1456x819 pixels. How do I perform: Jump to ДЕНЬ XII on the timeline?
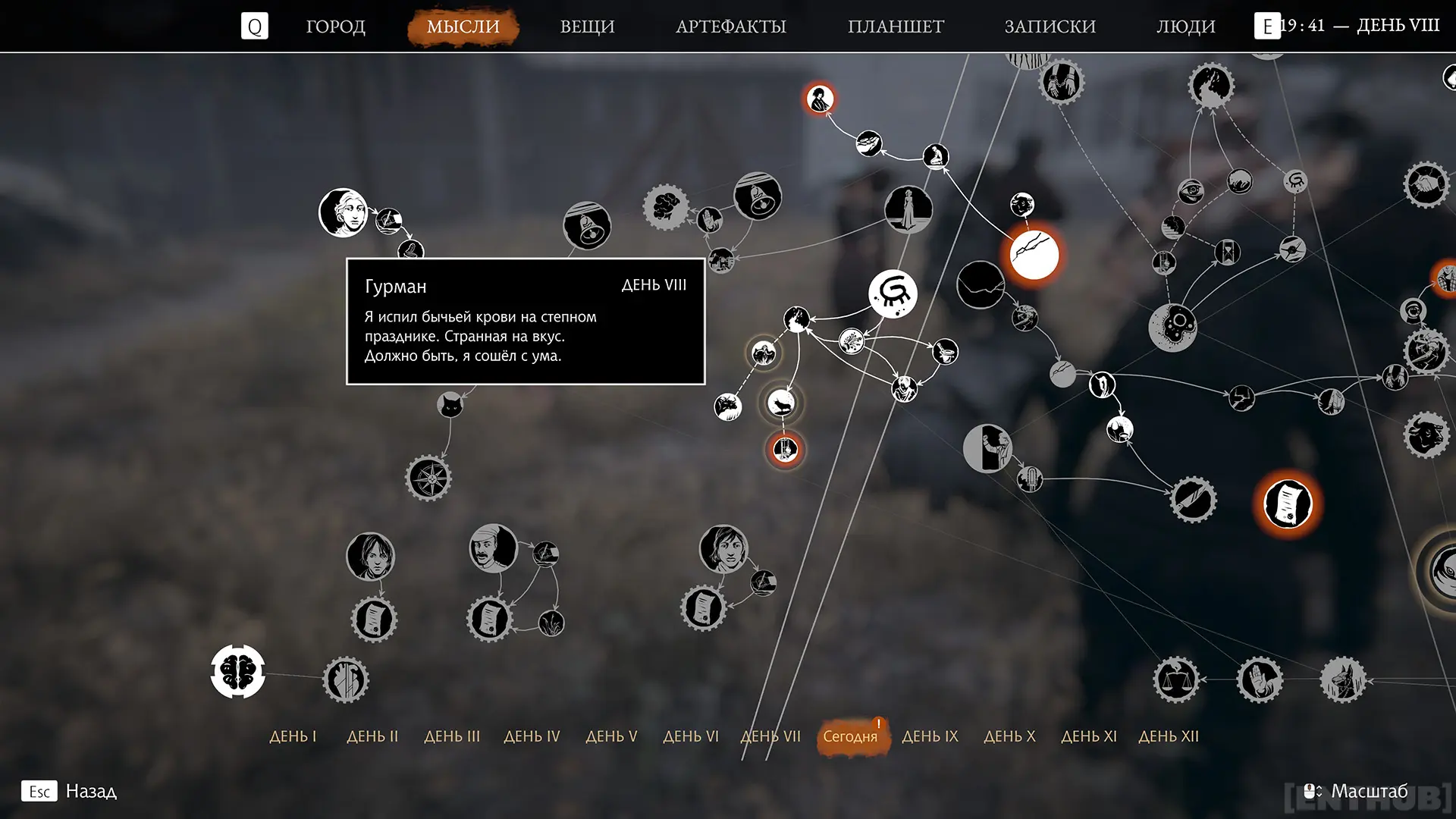click(1169, 736)
